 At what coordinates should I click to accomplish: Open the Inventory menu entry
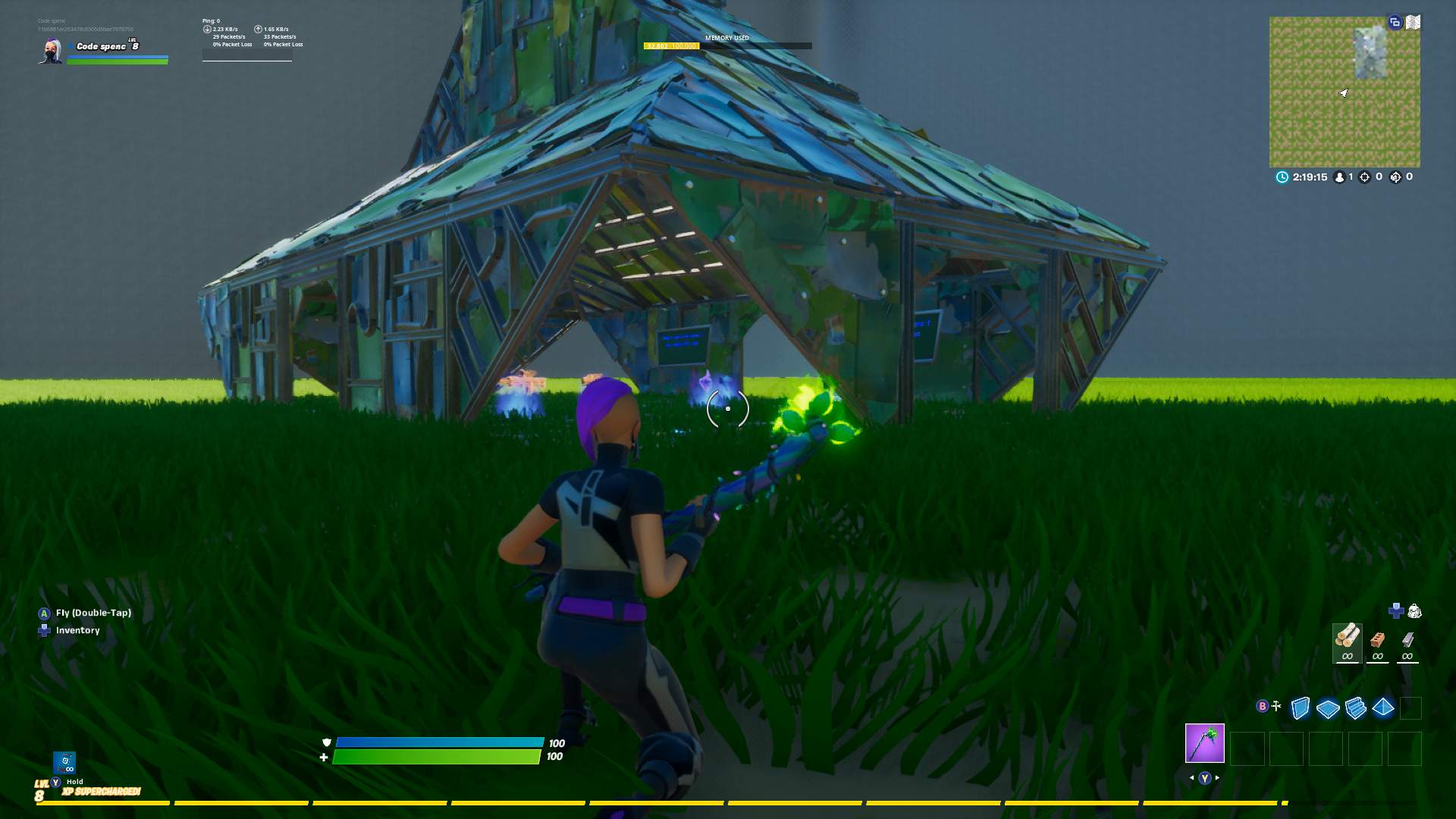click(x=76, y=630)
